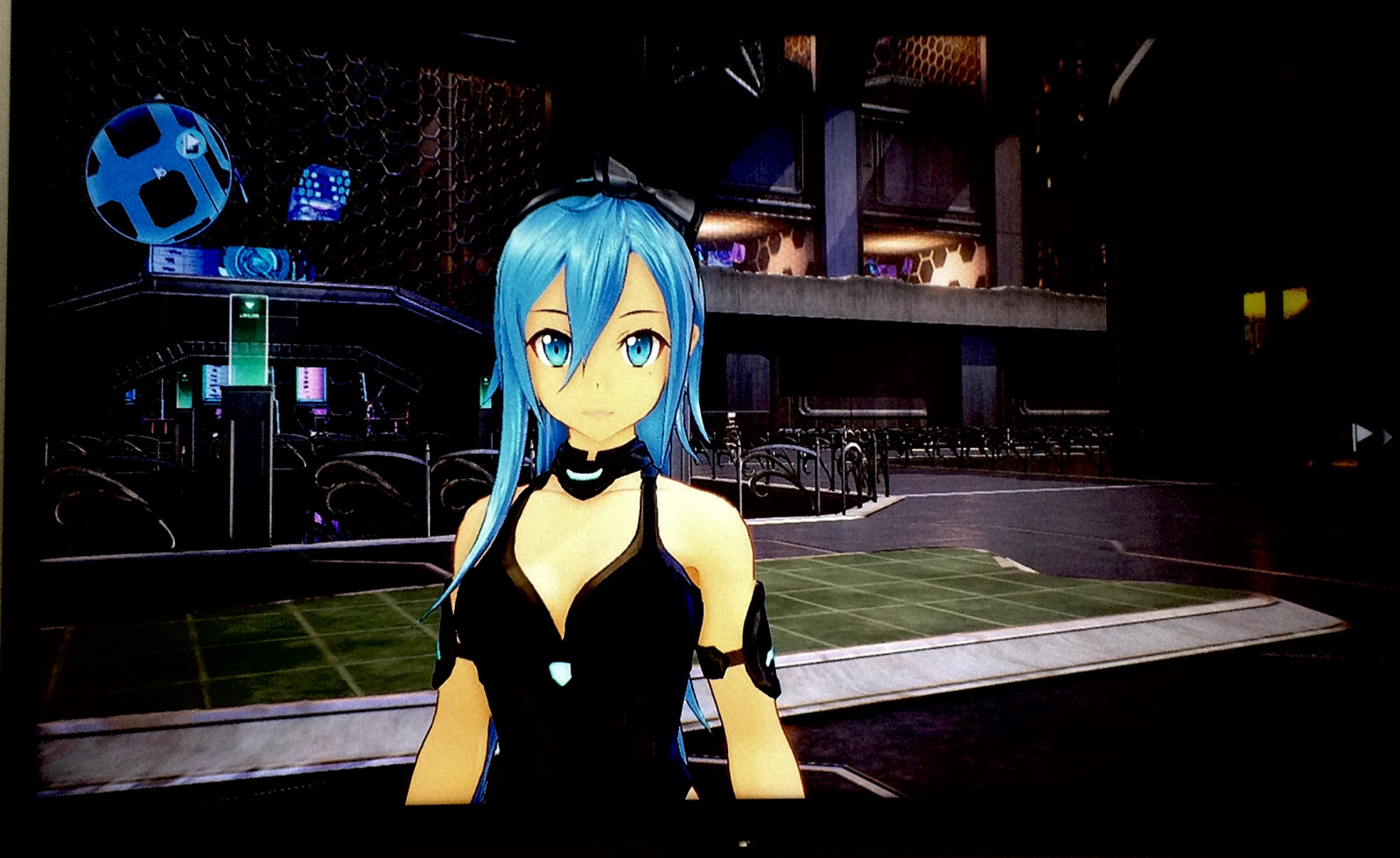The image size is (1400, 858).
Task: Click the white arrow indicator at screen edge
Action: tap(1362, 433)
